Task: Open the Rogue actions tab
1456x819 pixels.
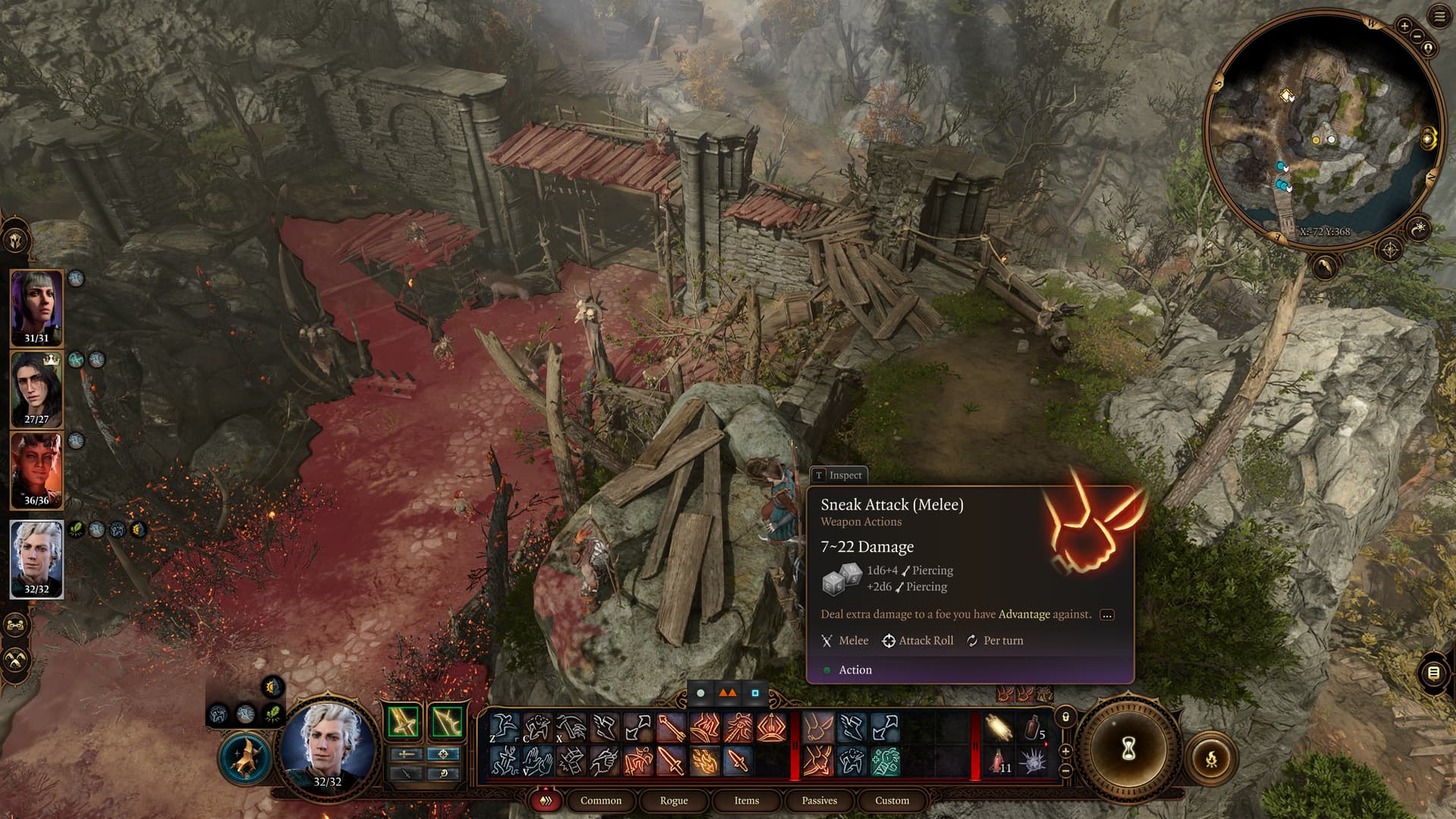Action: (673, 800)
